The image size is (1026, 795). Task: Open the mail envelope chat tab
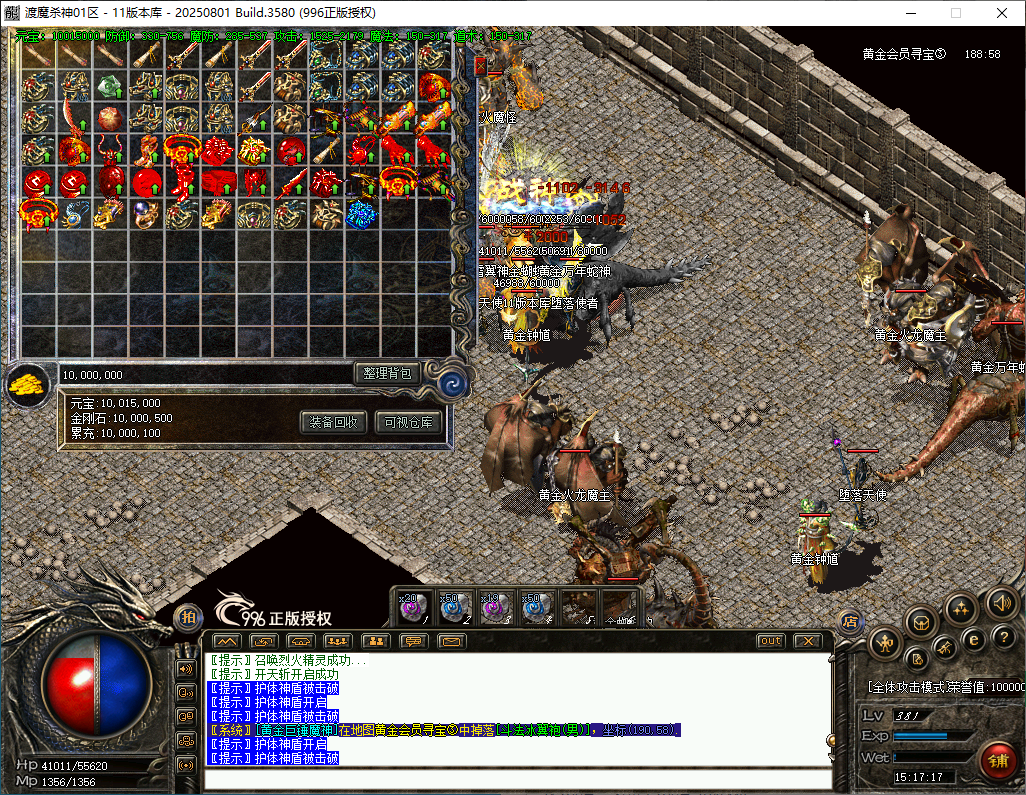click(x=452, y=641)
